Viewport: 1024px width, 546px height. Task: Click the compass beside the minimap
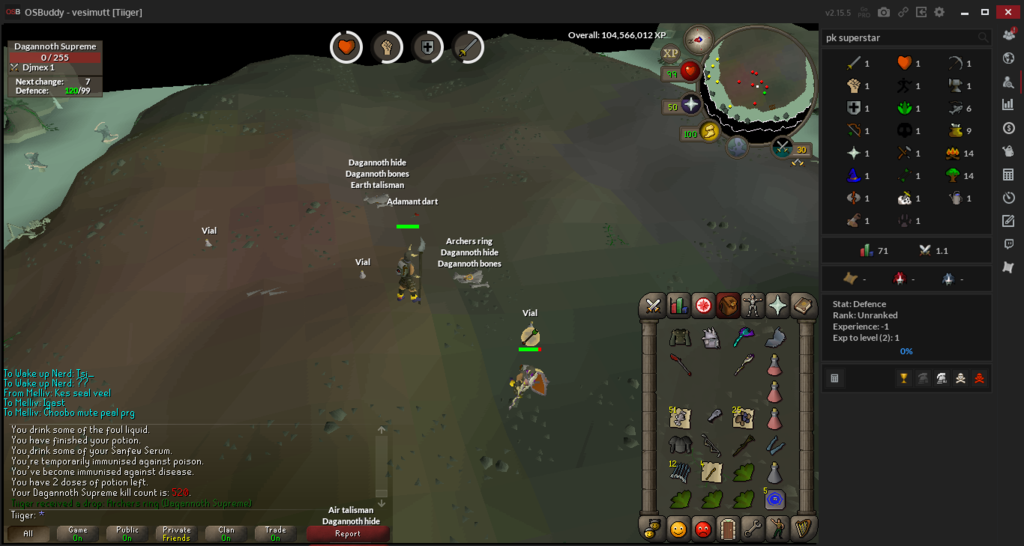point(698,40)
